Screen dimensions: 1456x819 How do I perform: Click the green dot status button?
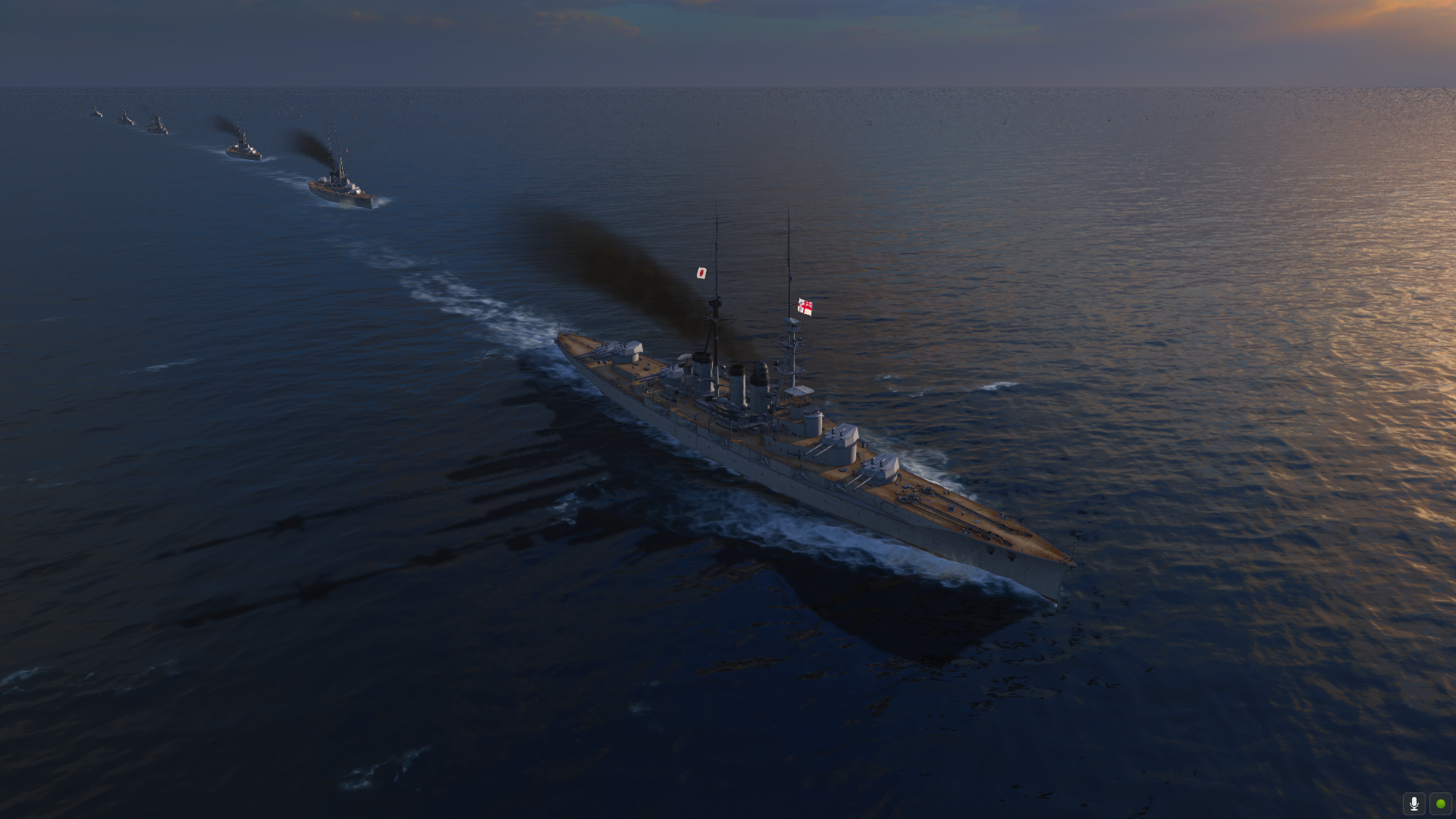[x=1440, y=803]
